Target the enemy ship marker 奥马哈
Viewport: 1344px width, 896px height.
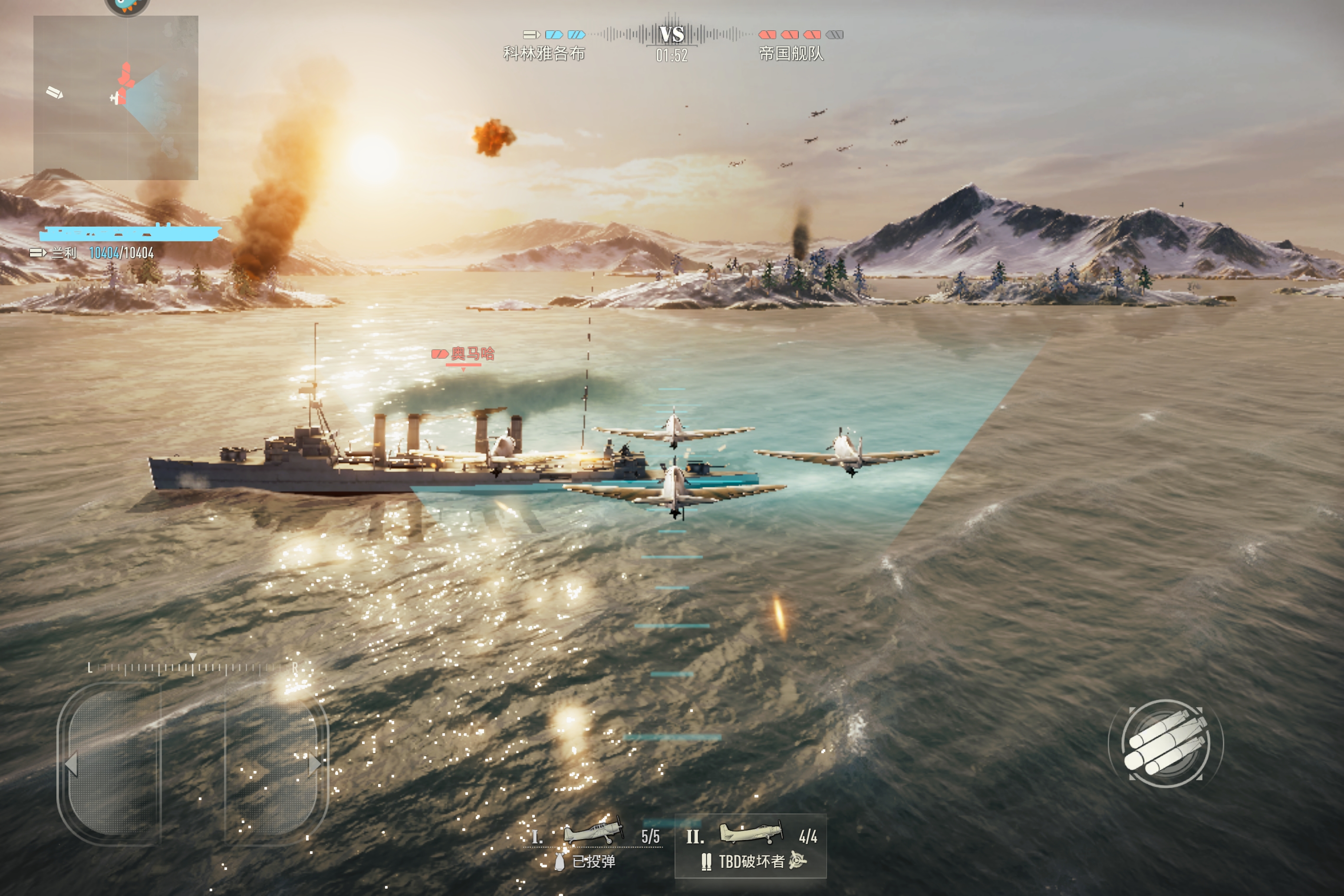click(464, 354)
